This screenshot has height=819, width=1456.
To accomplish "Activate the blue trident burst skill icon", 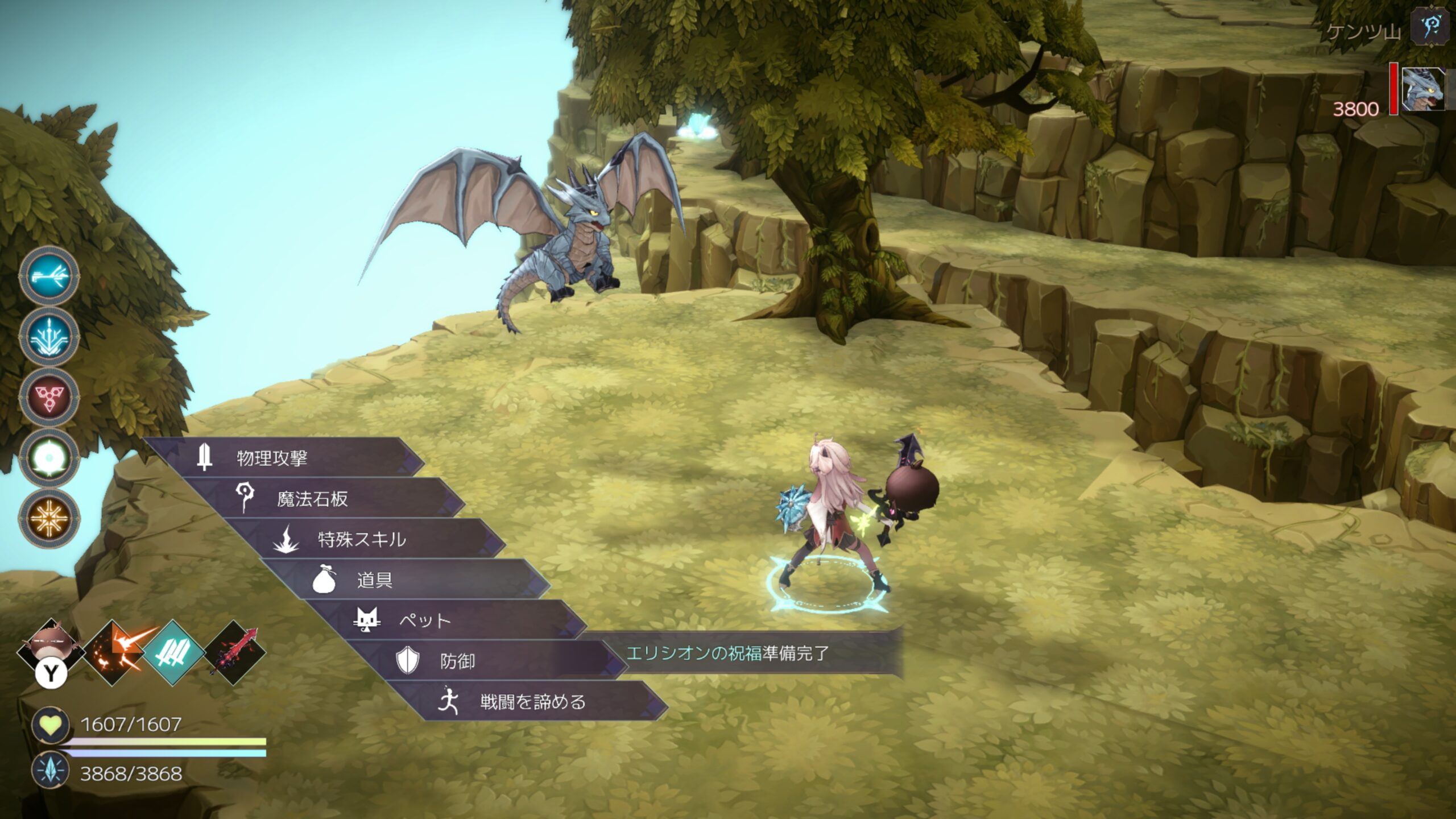I will pyautogui.click(x=49, y=337).
